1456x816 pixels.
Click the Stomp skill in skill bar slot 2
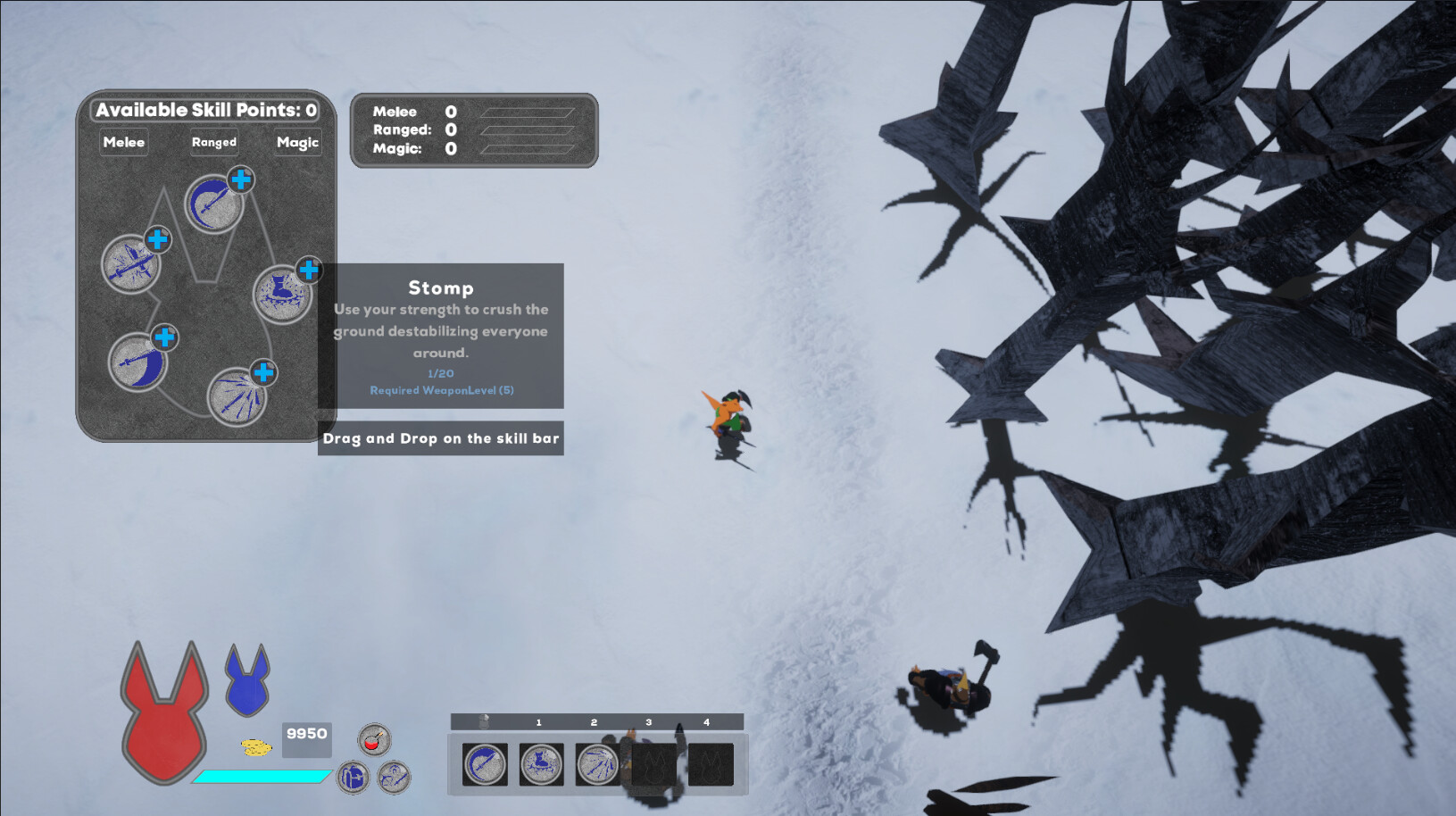[x=540, y=764]
